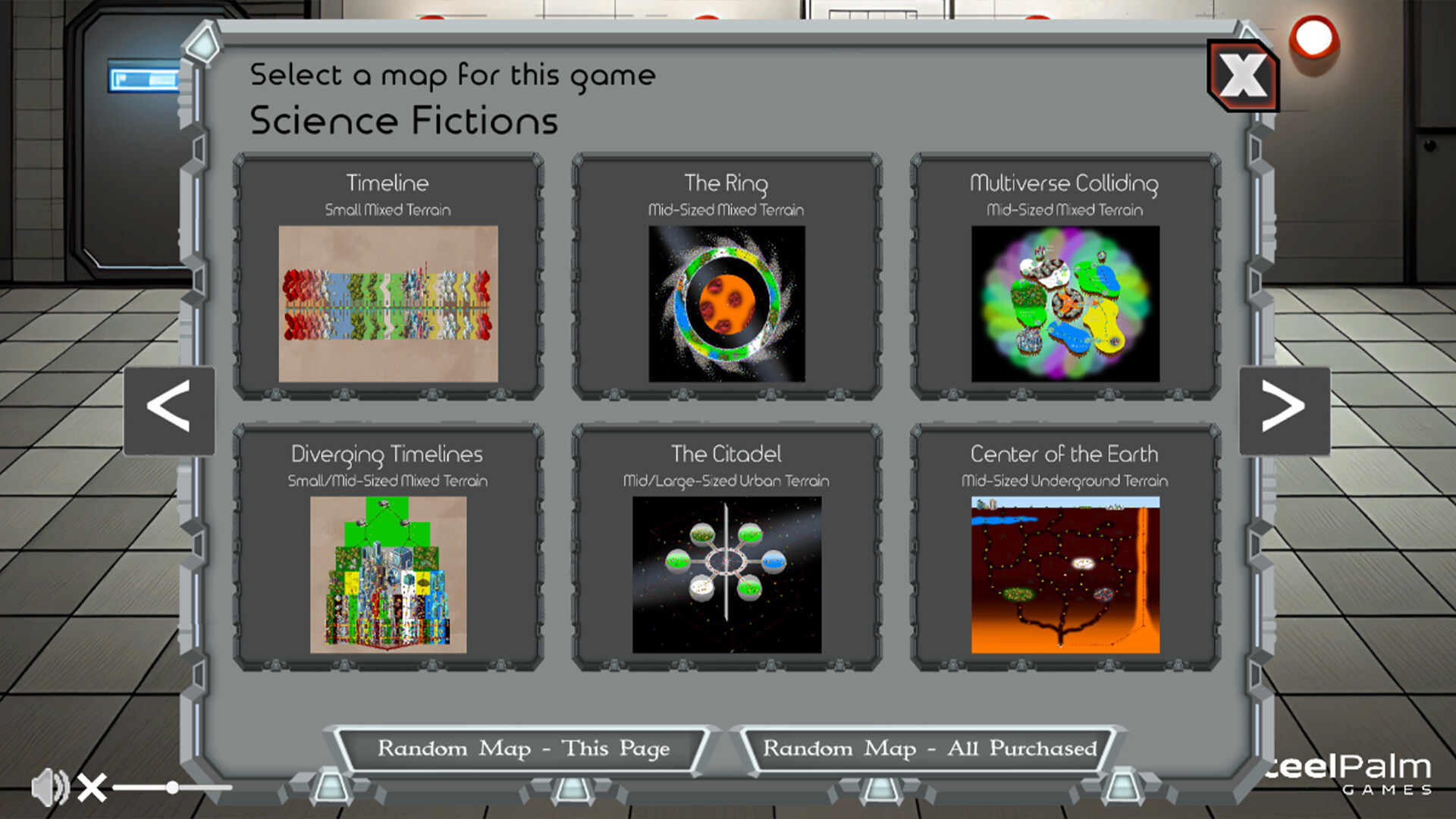The image size is (1456, 819).
Task: Mute the game audio
Action: pos(50,786)
